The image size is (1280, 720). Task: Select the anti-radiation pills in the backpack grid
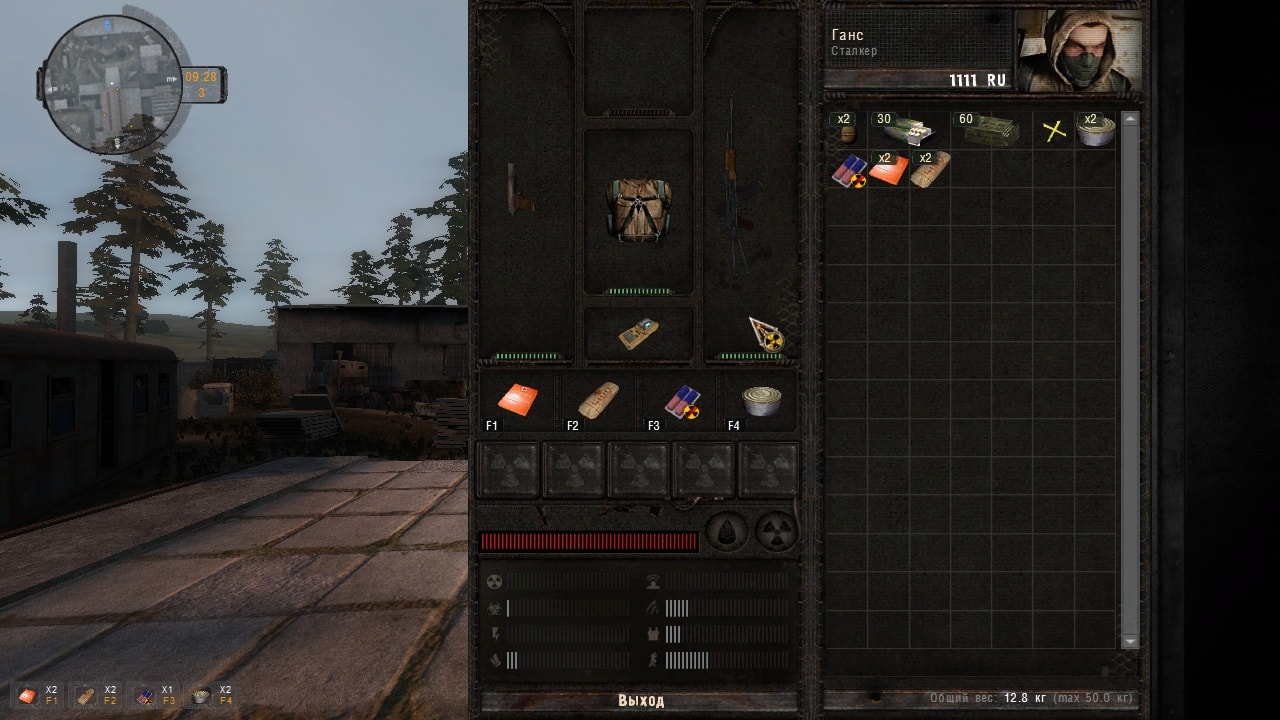848,171
